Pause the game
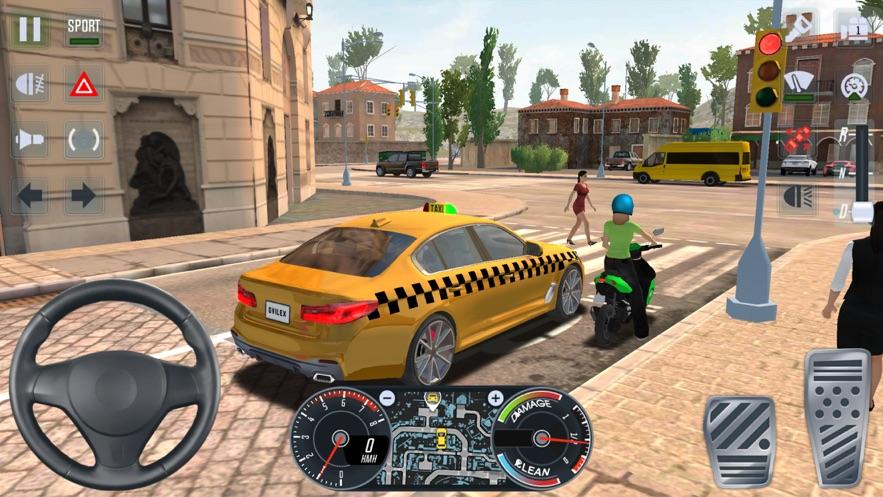This screenshot has width=883, height=497. tap(30, 29)
